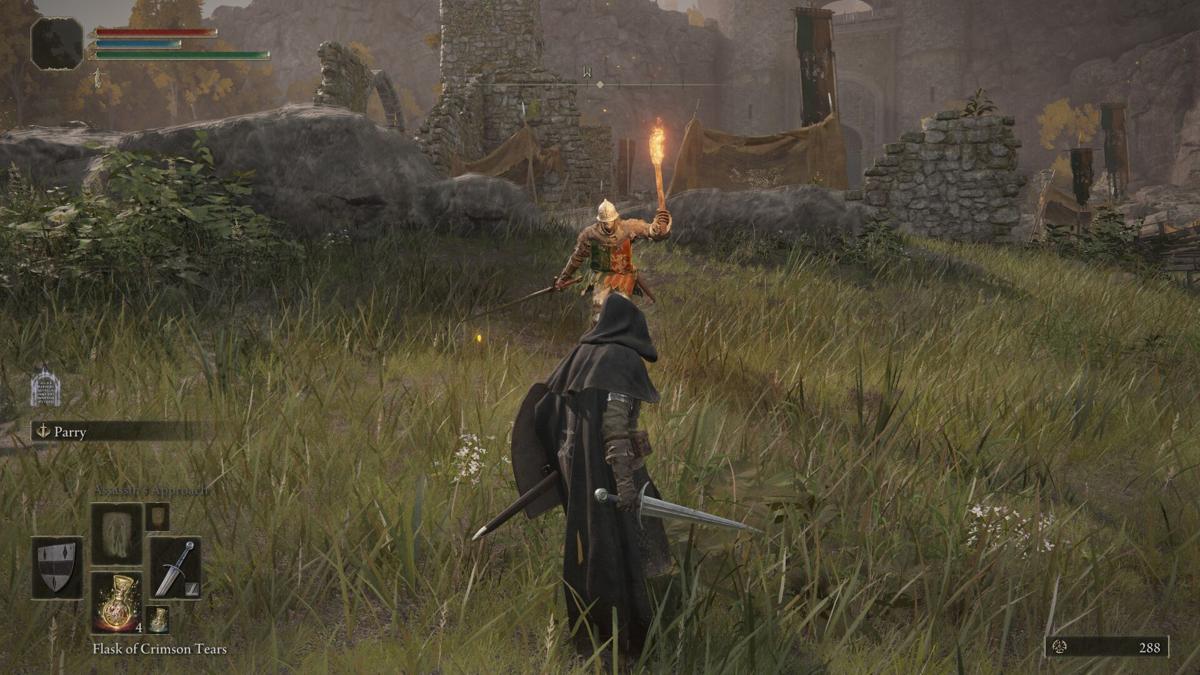Click the octagonal status emblem beside the bars
This screenshot has width=1200, height=675.
57,43
